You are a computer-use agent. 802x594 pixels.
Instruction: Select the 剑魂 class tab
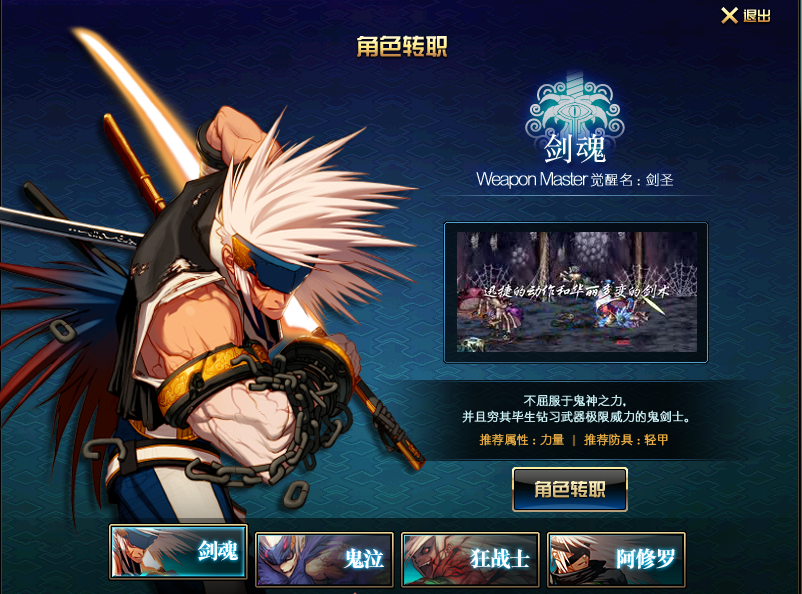(x=178, y=552)
